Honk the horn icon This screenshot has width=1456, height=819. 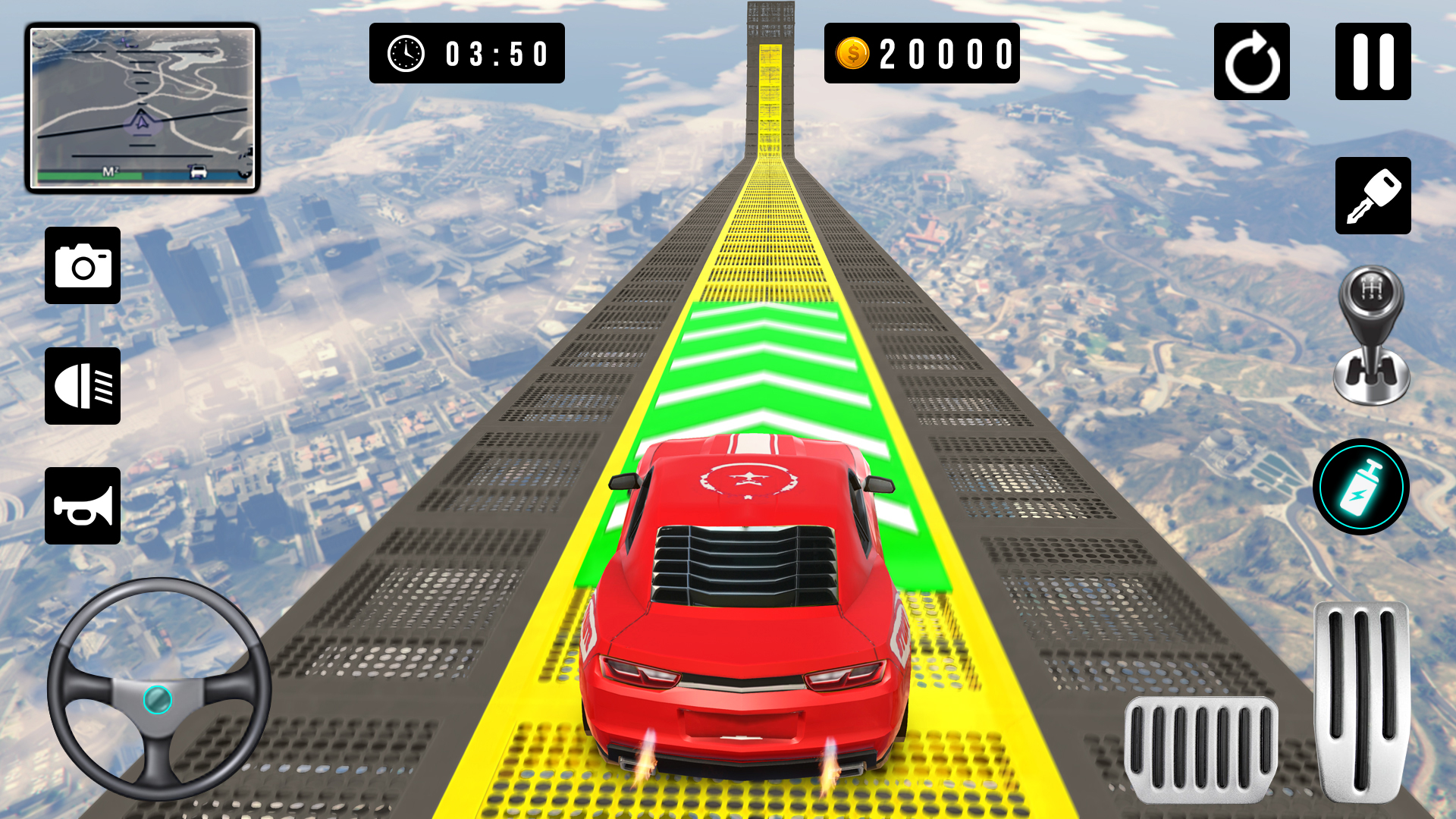click(x=82, y=506)
